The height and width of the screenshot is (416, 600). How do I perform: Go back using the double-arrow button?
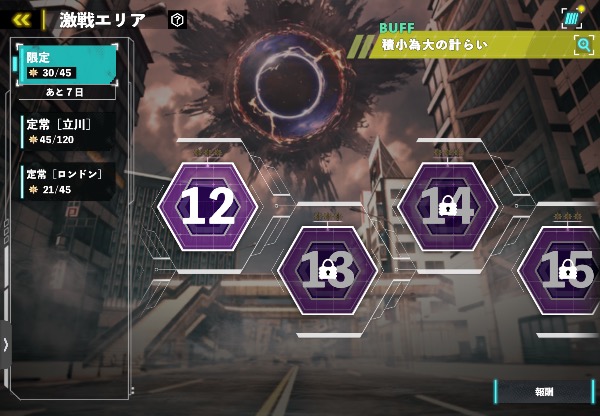pos(21,19)
